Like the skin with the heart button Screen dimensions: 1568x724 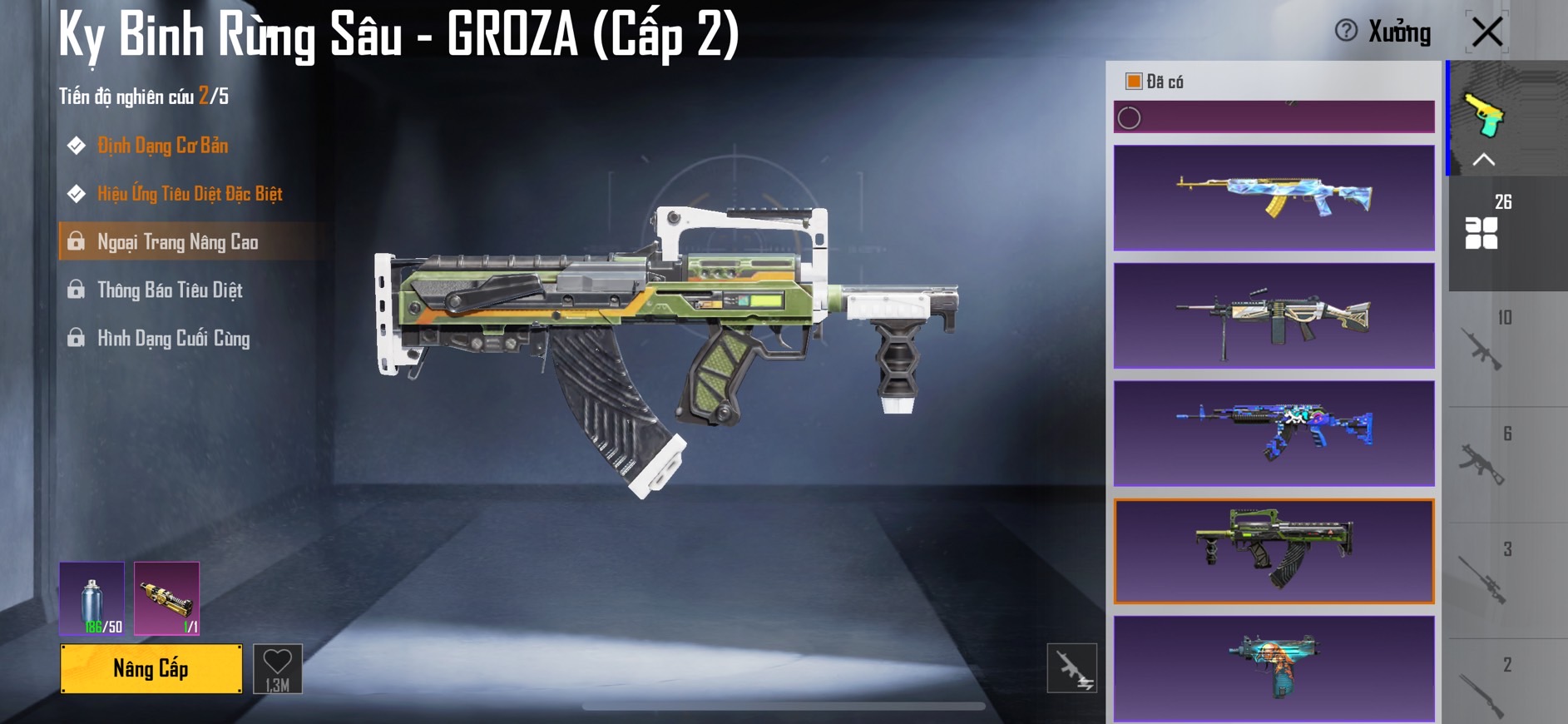[x=277, y=668]
